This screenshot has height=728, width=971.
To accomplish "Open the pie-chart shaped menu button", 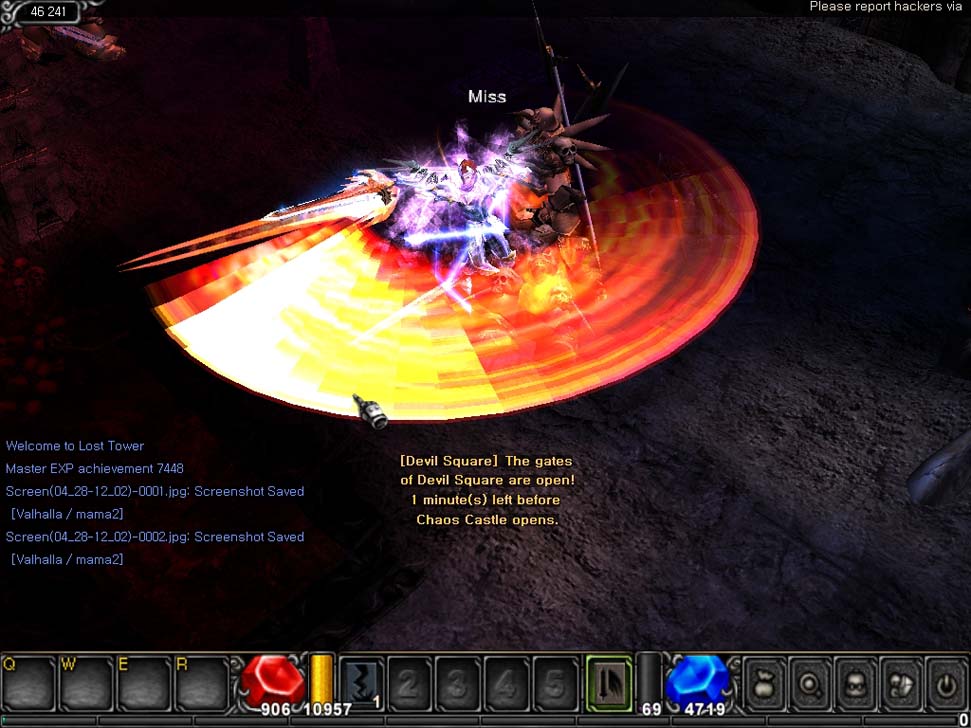I will (902, 684).
